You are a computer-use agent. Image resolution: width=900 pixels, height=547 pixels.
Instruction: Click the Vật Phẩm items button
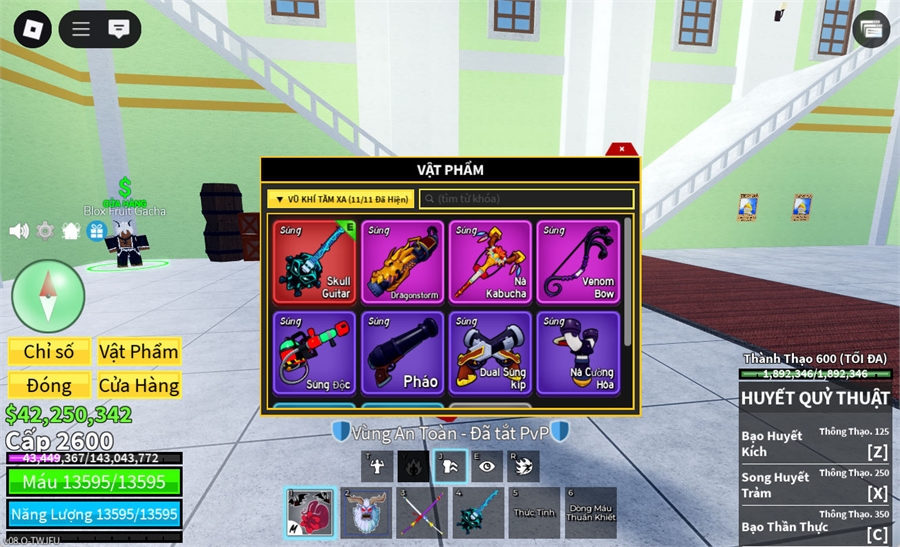tap(139, 352)
